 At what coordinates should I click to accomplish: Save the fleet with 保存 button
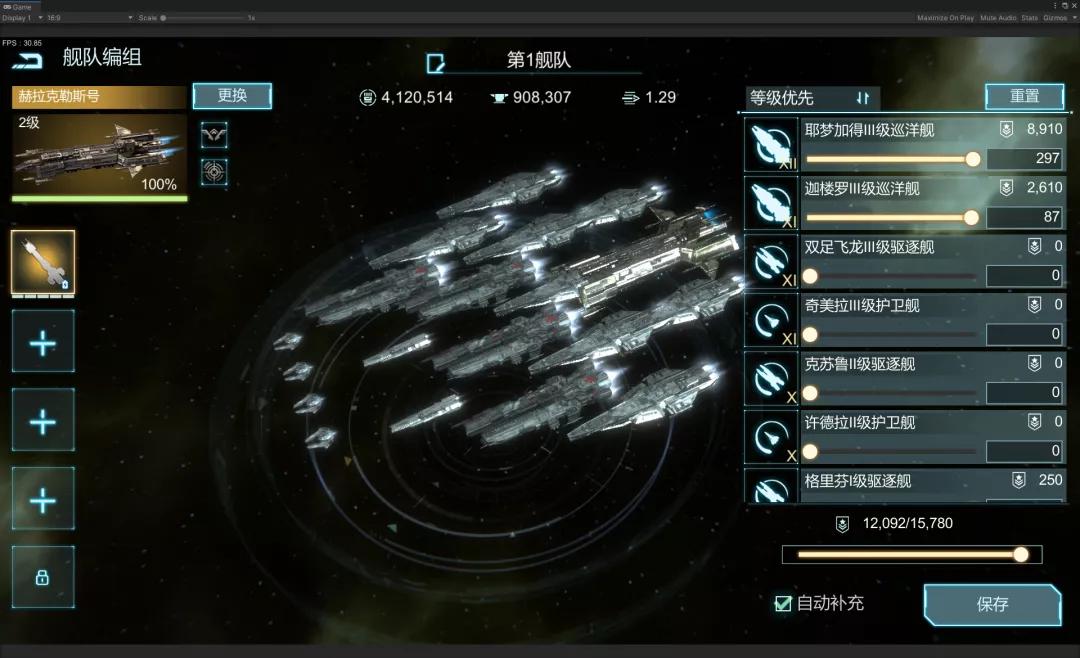(992, 605)
